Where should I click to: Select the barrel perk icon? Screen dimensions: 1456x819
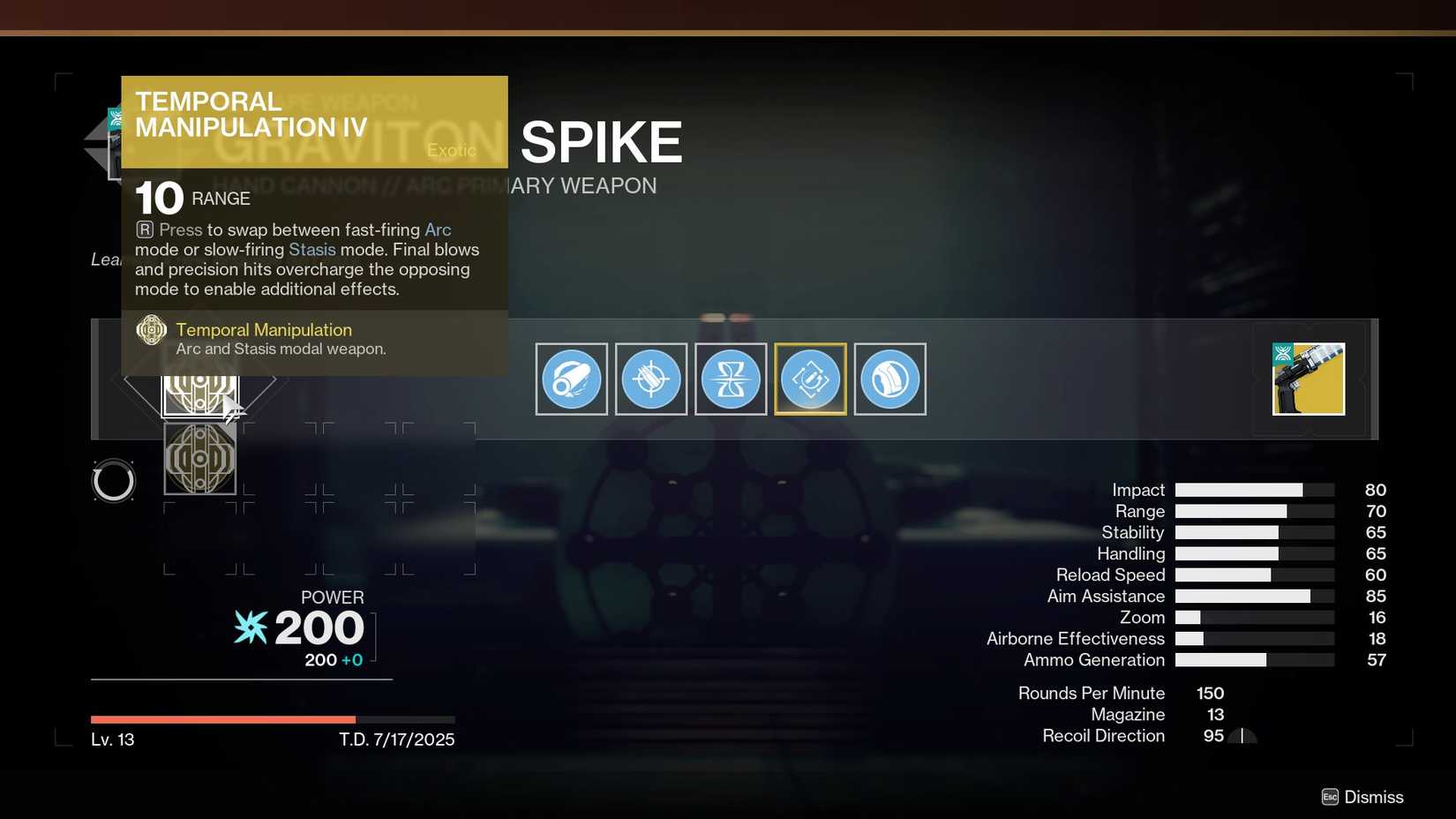point(571,379)
